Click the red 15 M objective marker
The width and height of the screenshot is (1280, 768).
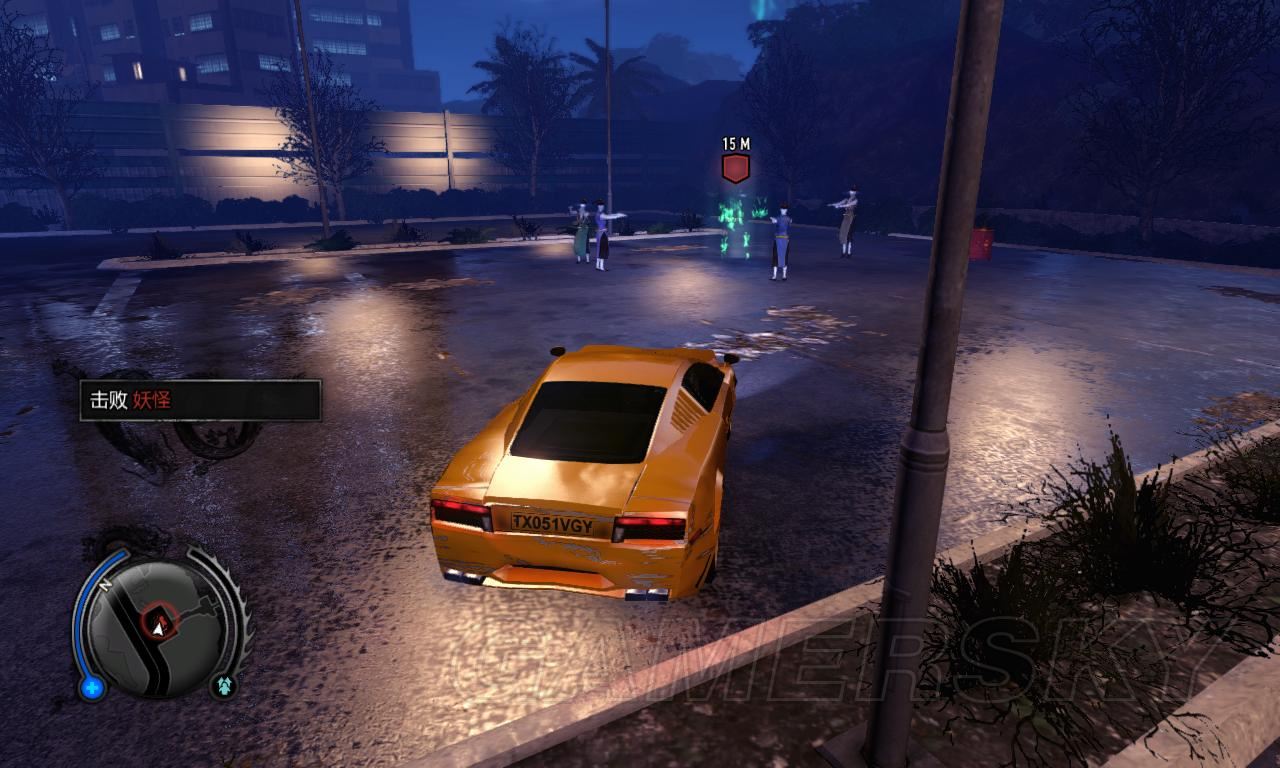[736, 167]
